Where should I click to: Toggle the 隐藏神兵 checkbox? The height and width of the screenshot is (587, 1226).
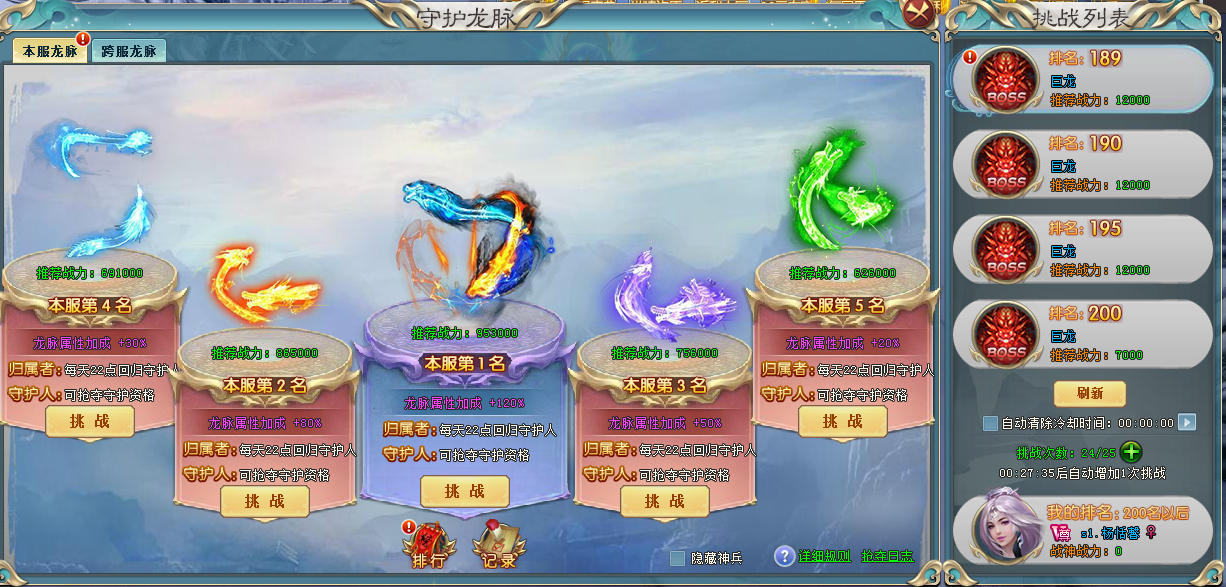coord(678,558)
